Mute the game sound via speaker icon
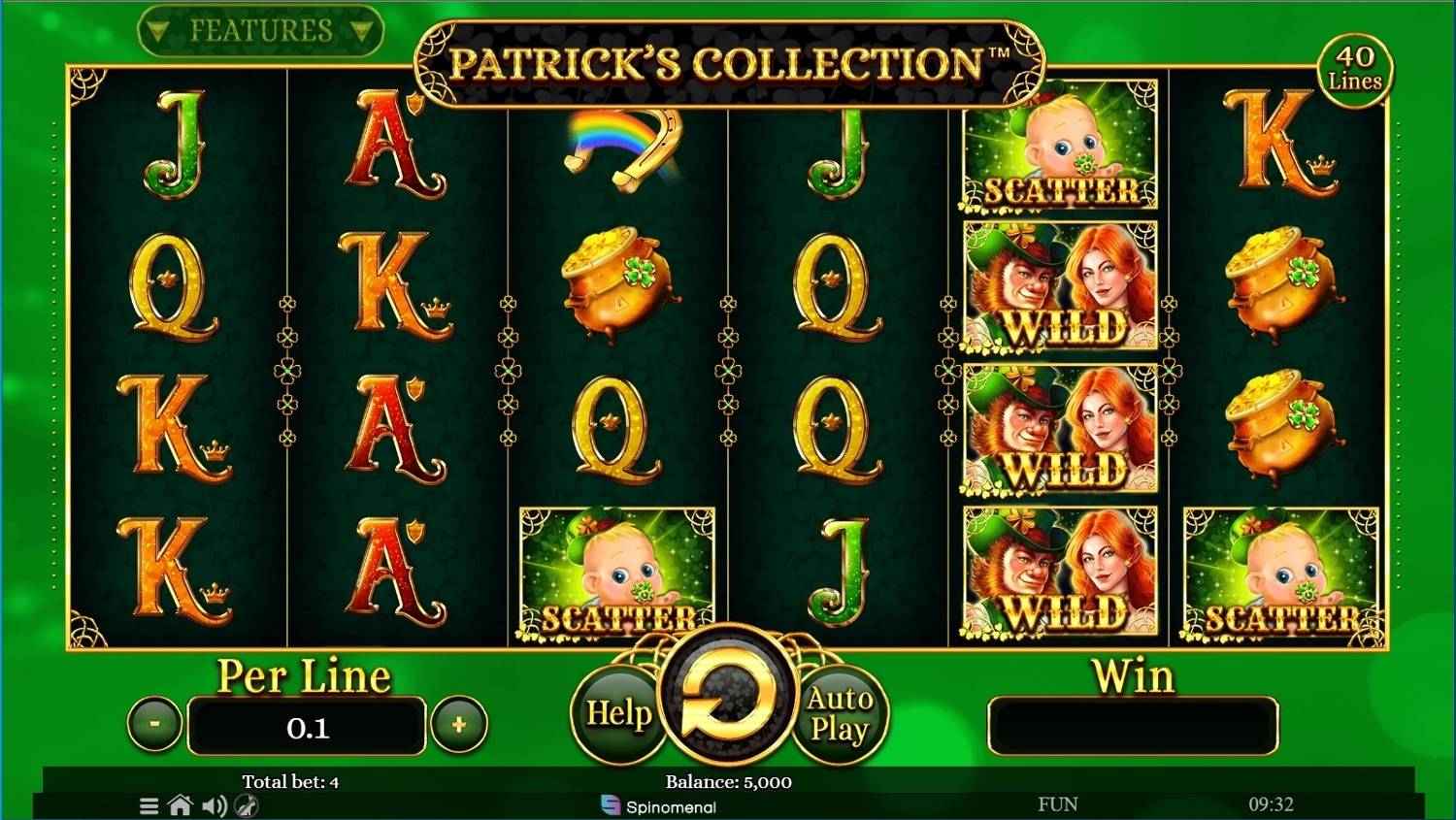1456x820 pixels. click(x=215, y=805)
